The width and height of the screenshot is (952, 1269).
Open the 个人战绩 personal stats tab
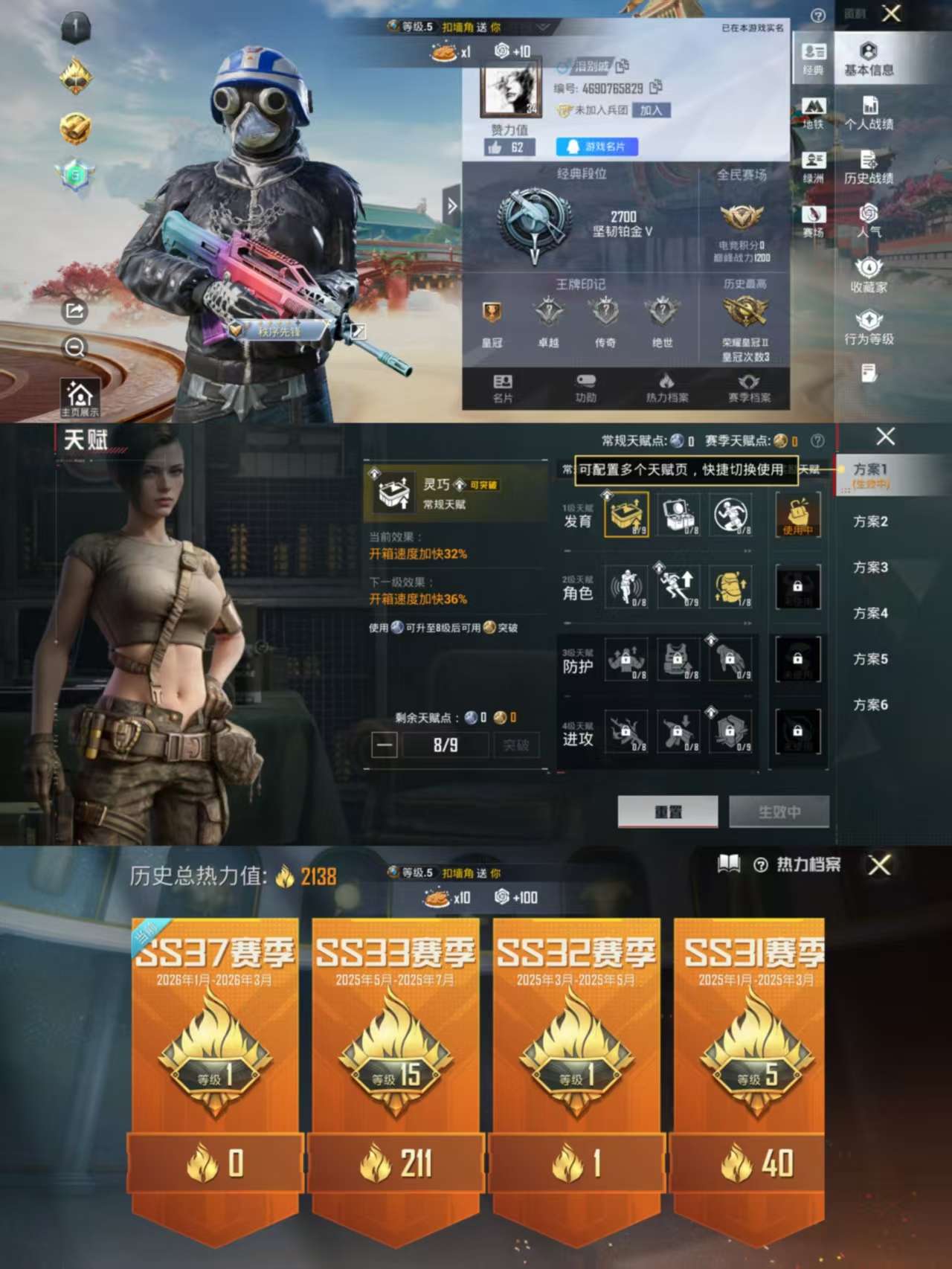(x=869, y=112)
